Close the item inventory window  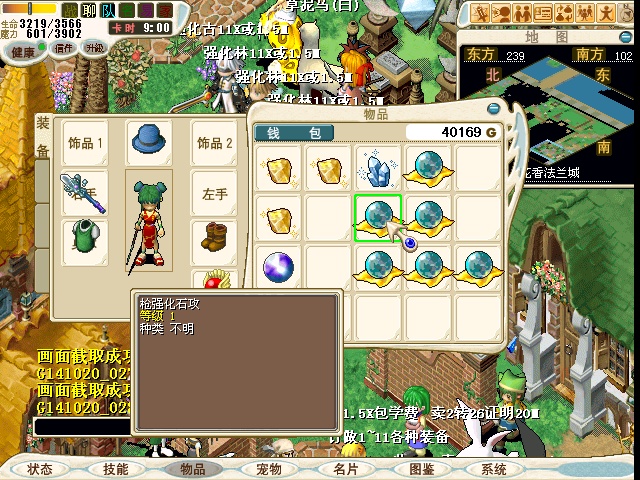pyautogui.click(x=492, y=109)
